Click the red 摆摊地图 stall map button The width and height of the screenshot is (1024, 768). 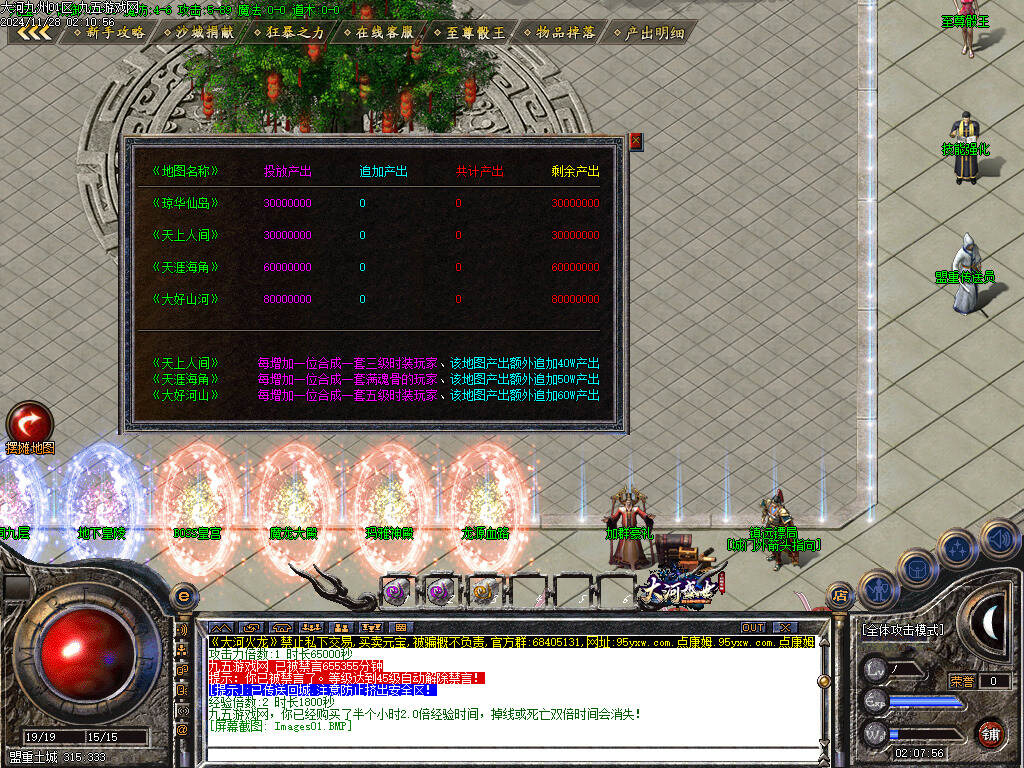(29, 422)
